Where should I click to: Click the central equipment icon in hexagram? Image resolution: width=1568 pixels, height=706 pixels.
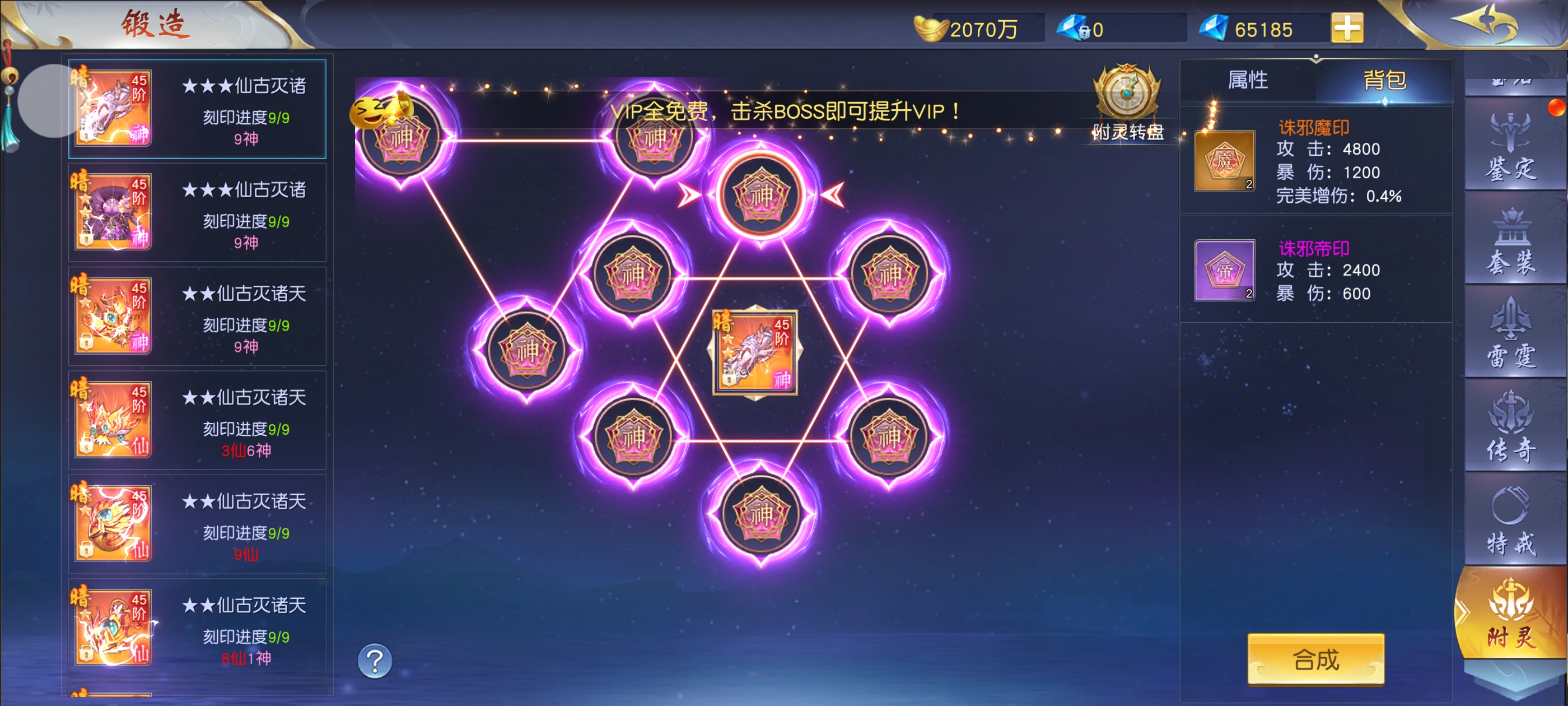click(x=755, y=351)
